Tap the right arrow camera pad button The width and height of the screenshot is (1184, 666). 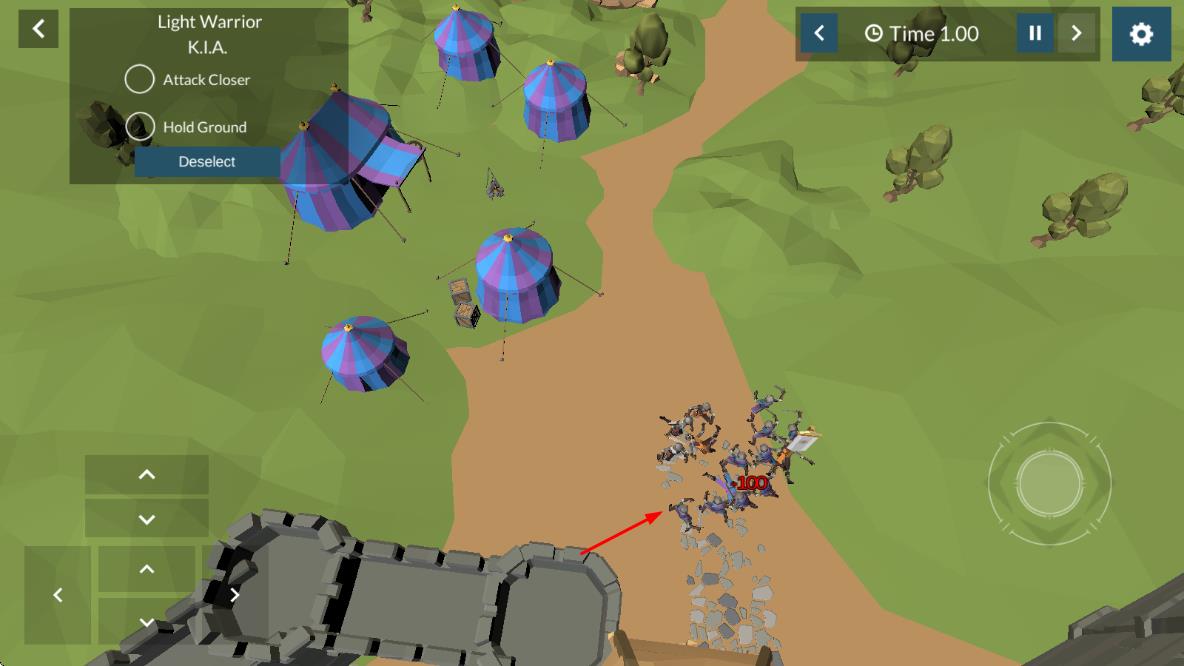234,595
